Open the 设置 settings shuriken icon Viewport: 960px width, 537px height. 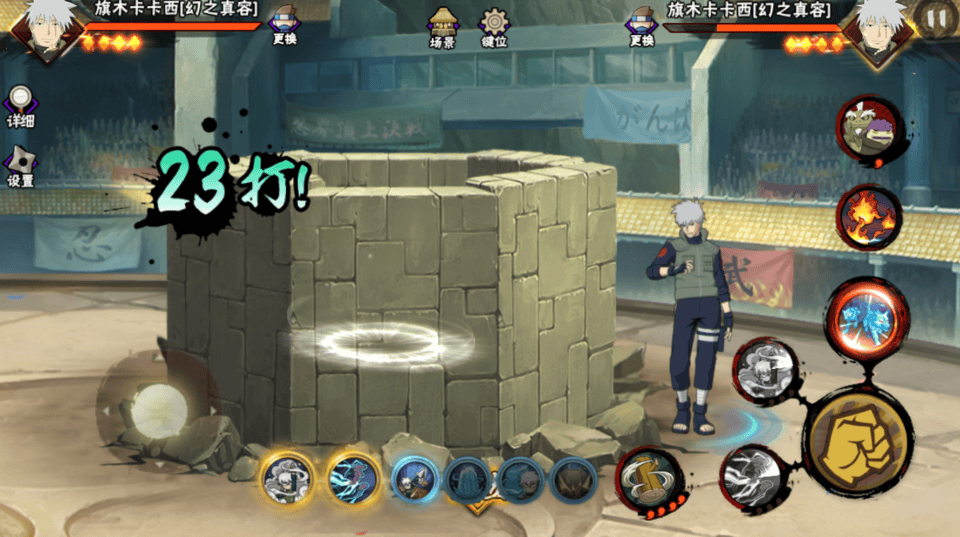(20, 166)
